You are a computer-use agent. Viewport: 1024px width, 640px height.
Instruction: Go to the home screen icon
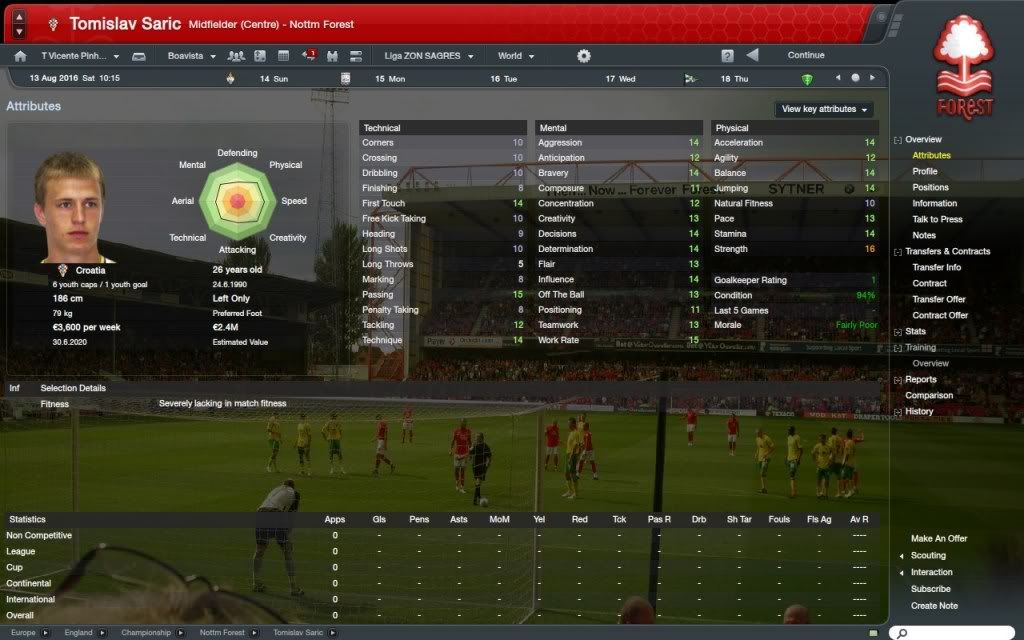point(20,56)
